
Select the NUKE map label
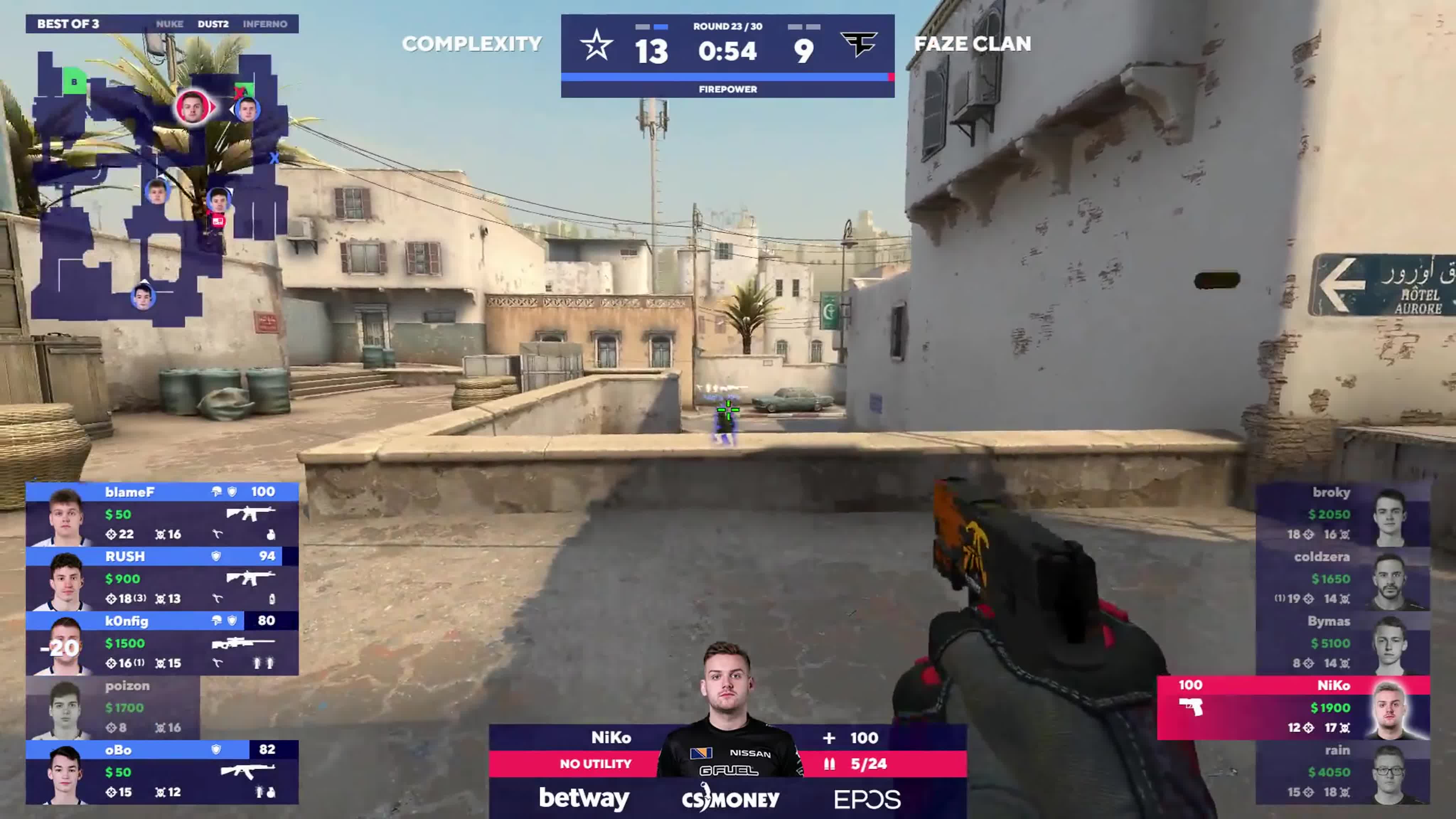pyautogui.click(x=170, y=24)
